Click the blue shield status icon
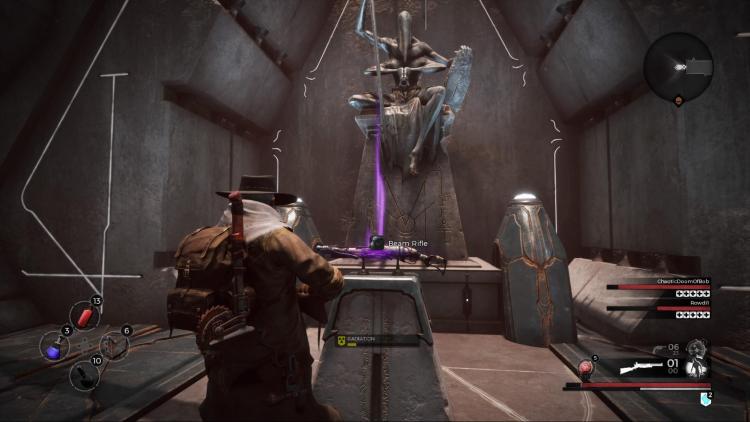 click(705, 399)
